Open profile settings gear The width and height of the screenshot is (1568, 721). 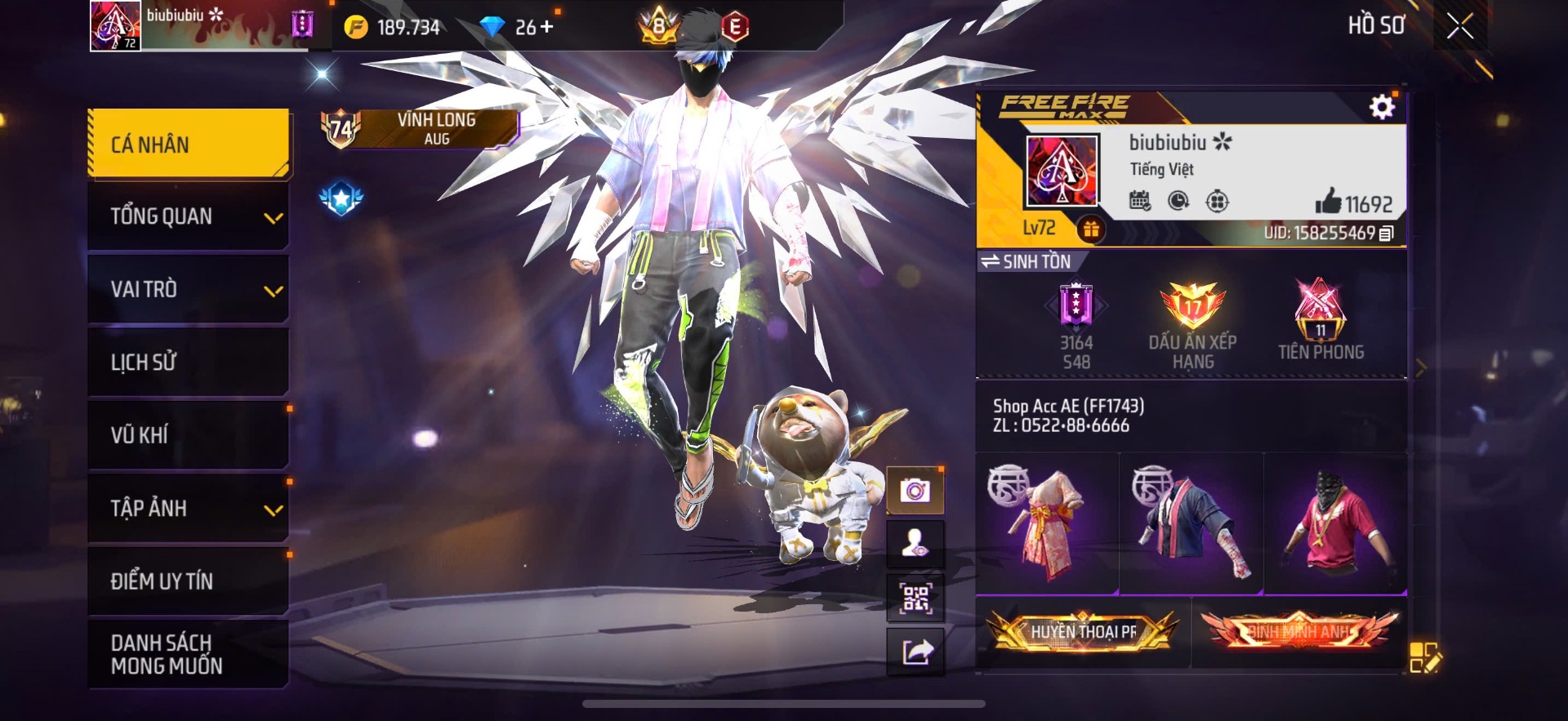1382,107
